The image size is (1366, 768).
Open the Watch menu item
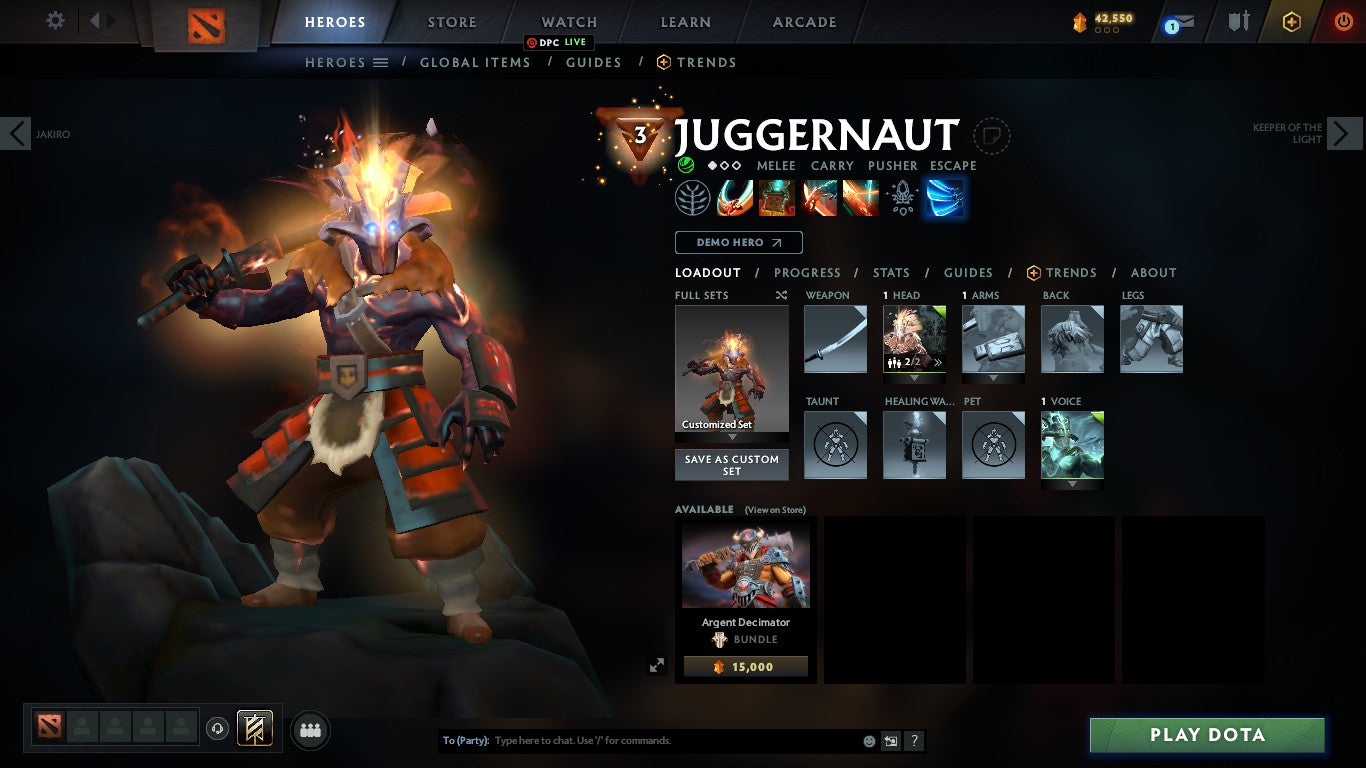[x=568, y=21]
